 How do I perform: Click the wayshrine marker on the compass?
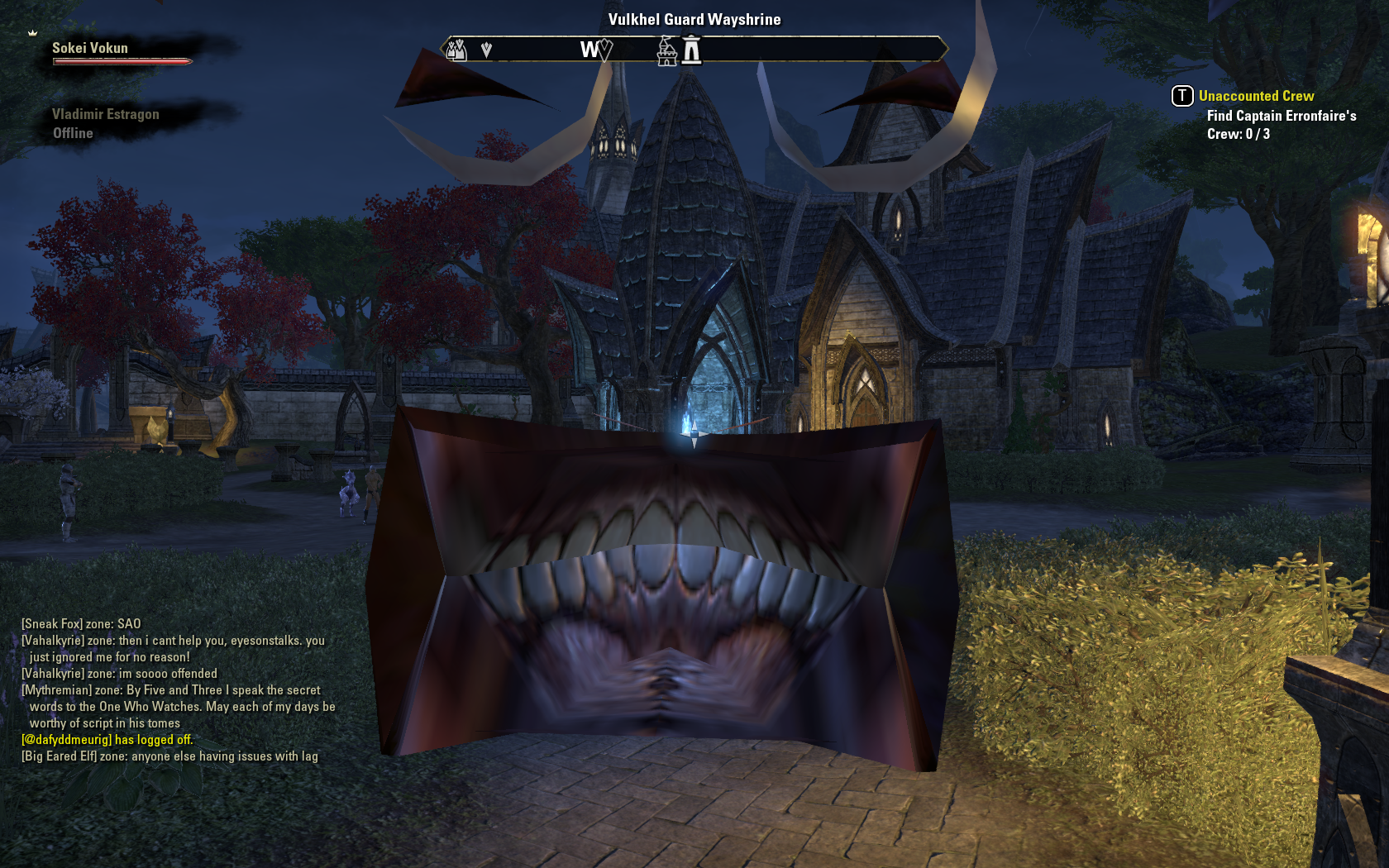(x=692, y=51)
